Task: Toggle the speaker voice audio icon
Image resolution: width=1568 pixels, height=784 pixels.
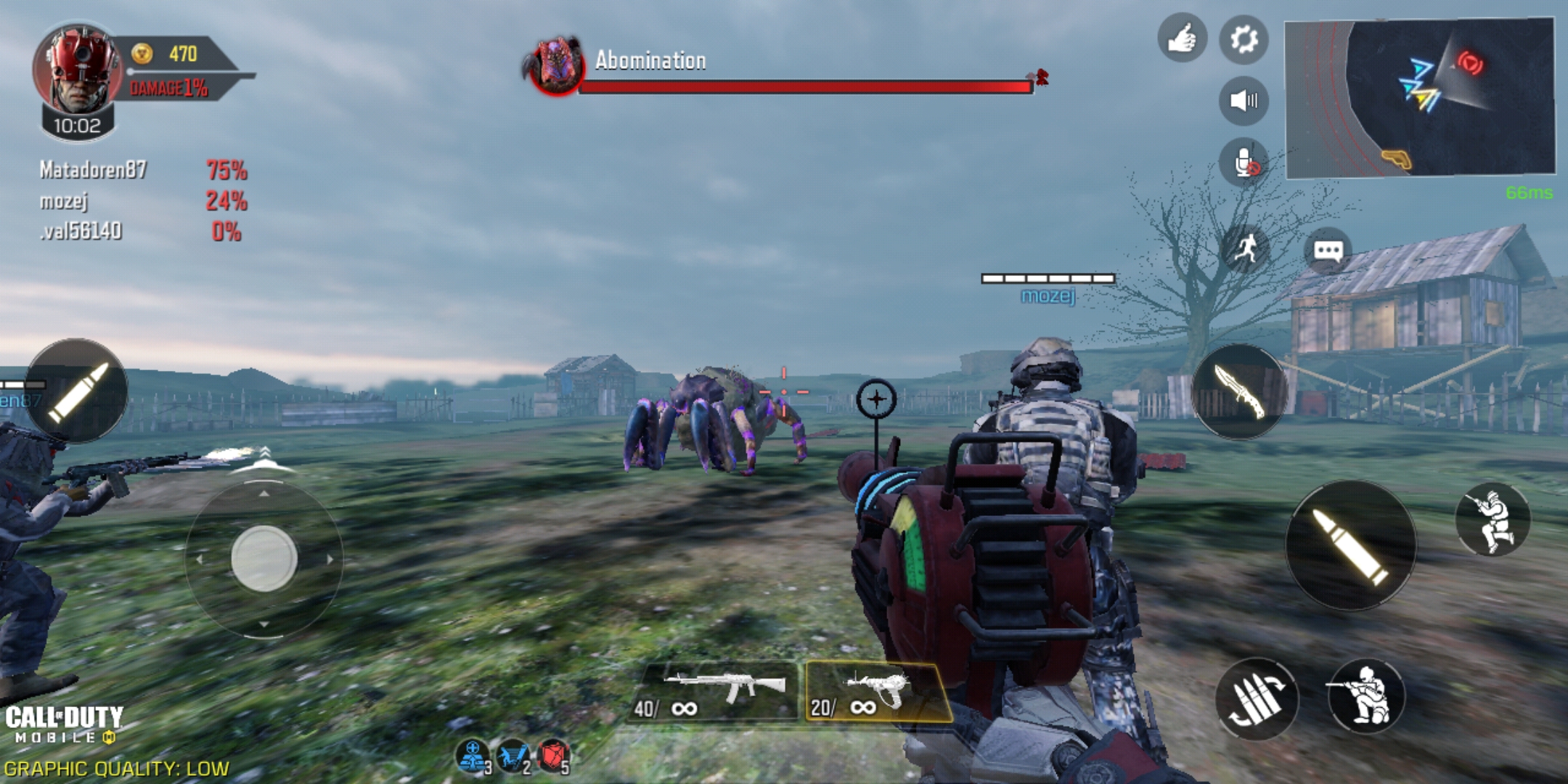Action: 1244,100
